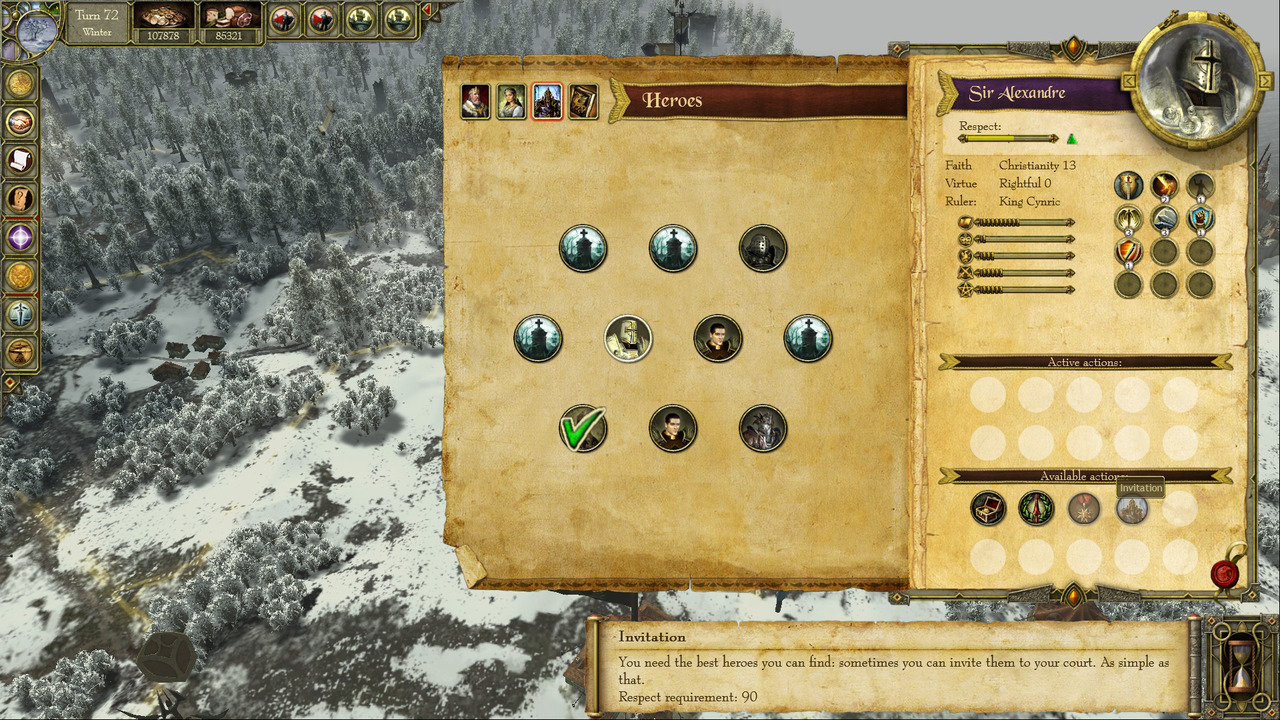The width and height of the screenshot is (1280, 720).
Task: Choose the green shield with sword action
Action: click(1036, 509)
